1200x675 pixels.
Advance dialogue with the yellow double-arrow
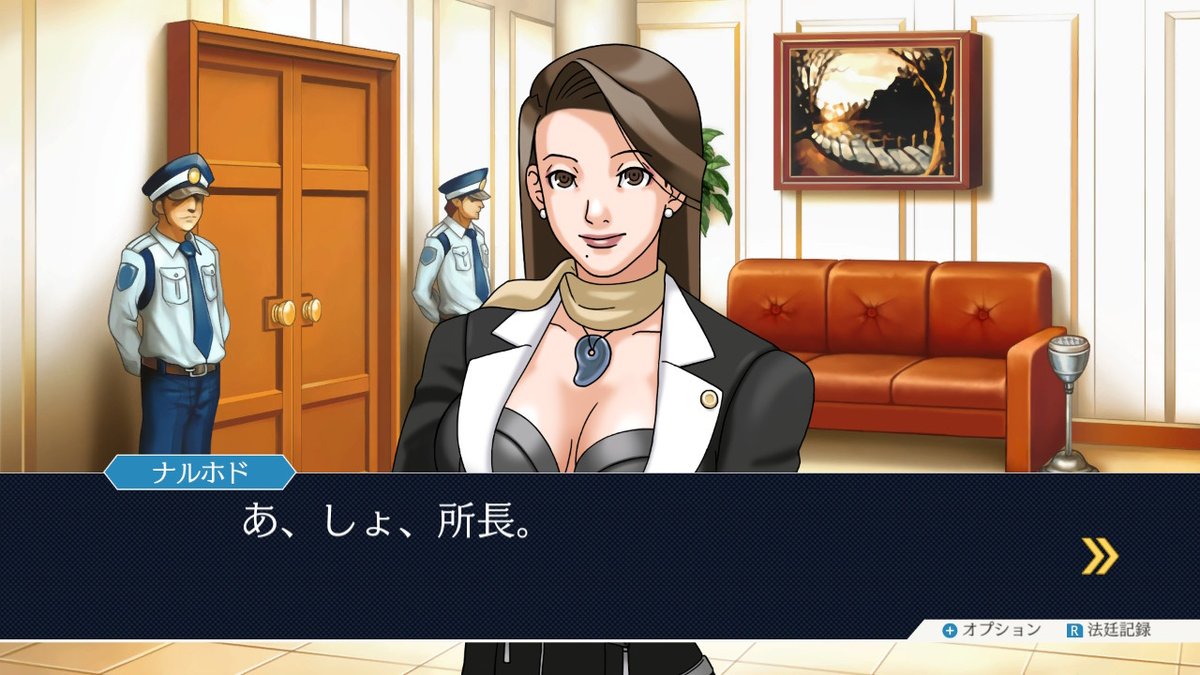[x=1099, y=556]
